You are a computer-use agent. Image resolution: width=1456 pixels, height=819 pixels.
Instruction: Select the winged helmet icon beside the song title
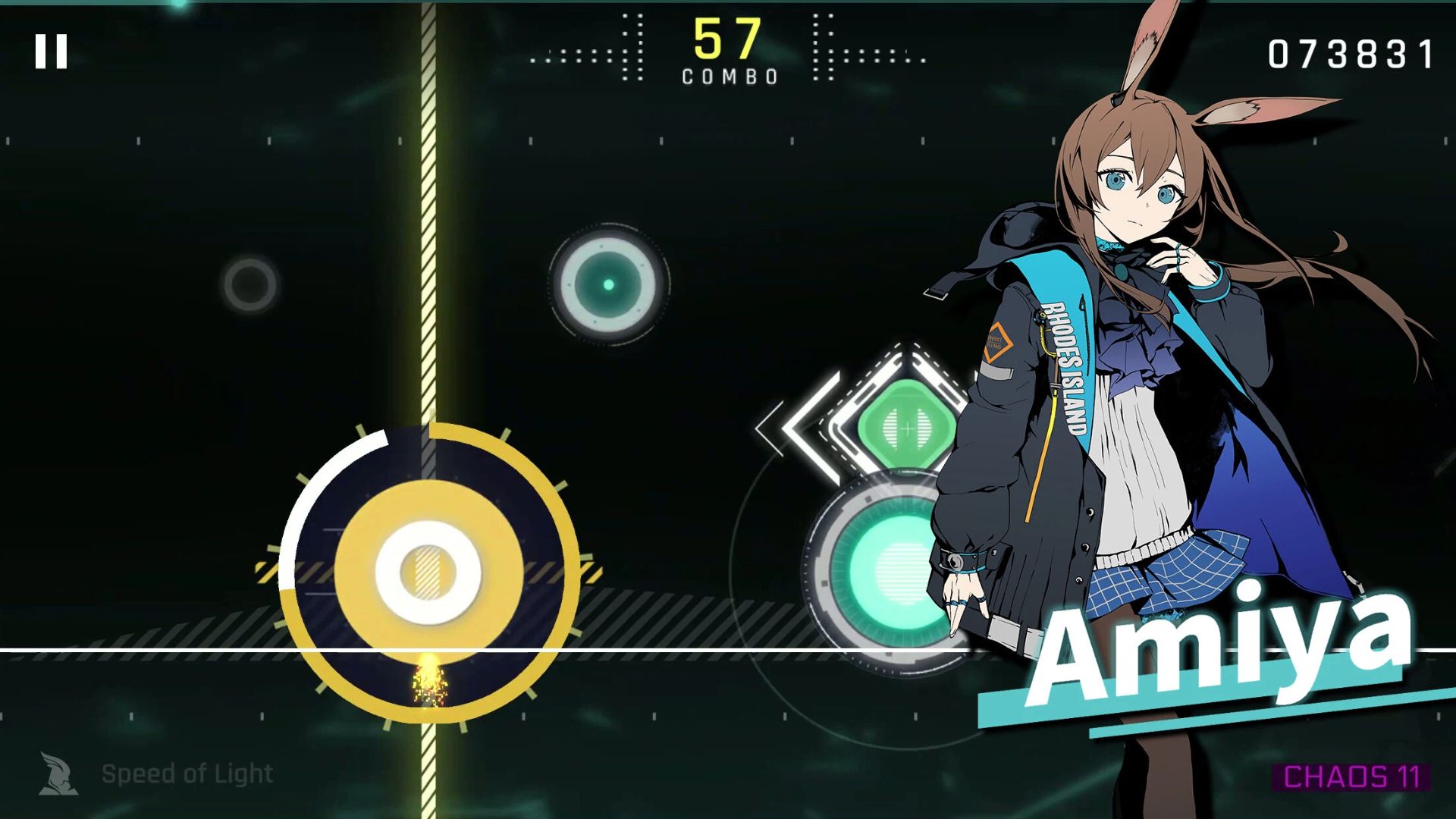(x=59, y=773)
